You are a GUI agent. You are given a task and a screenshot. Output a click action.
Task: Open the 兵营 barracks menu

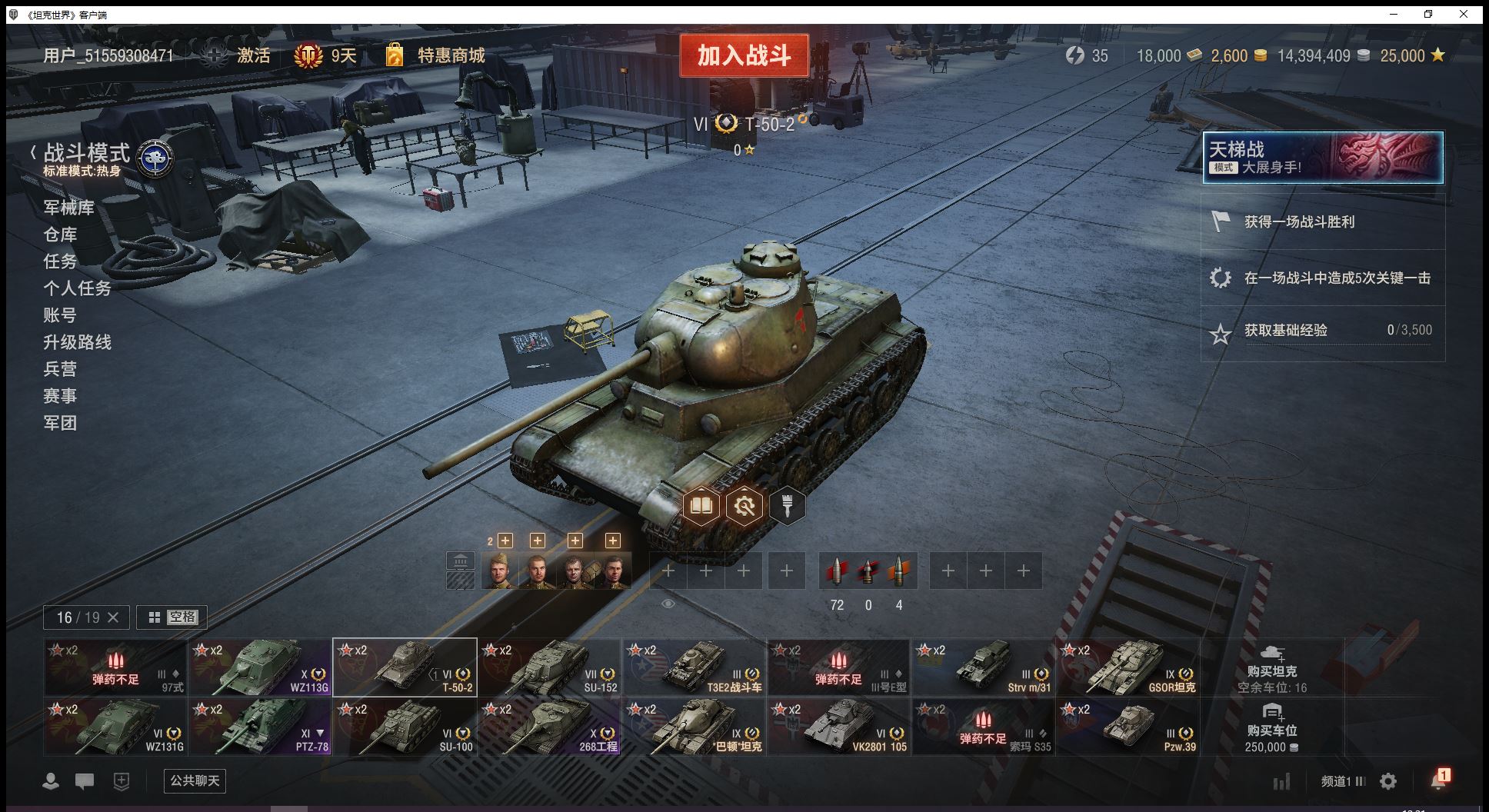(x=60, y=369)
